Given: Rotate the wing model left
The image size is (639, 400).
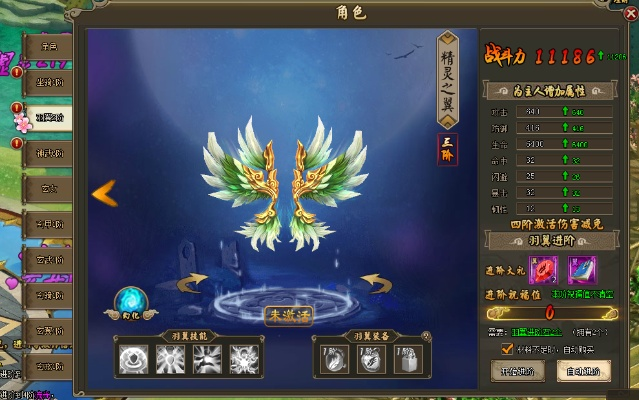Looking at the screenshot, I should (x=192, y=281).
